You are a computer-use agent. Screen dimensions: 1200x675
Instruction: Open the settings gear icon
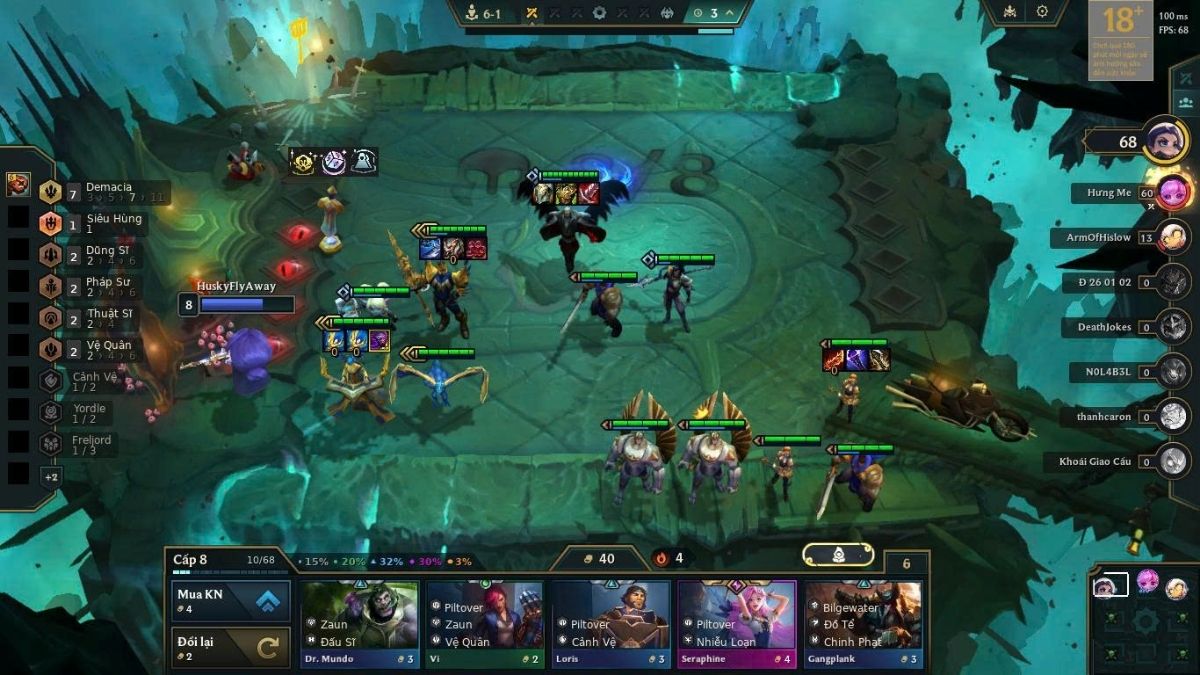point(1042,12)
